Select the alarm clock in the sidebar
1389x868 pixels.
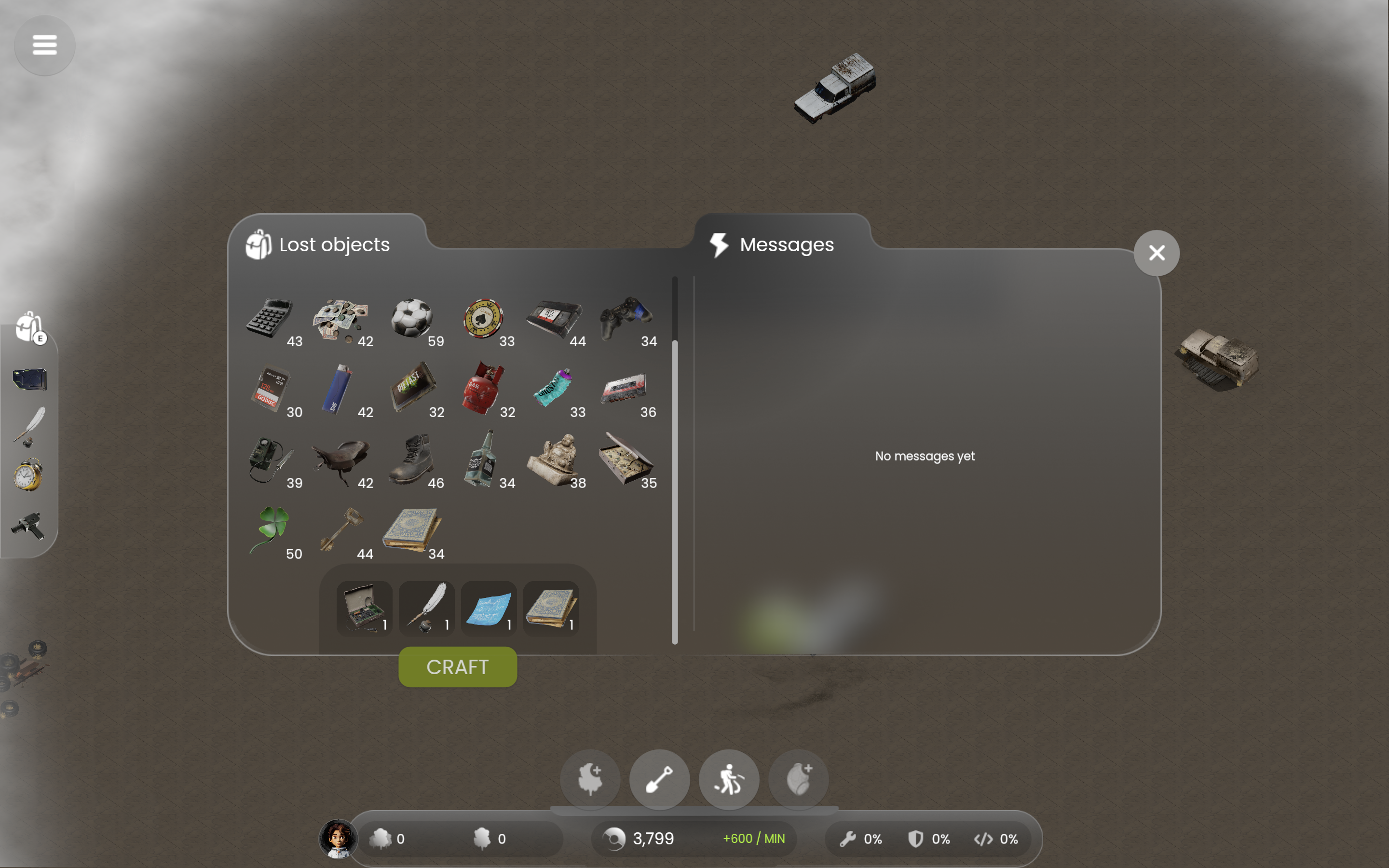coord(28,475)
